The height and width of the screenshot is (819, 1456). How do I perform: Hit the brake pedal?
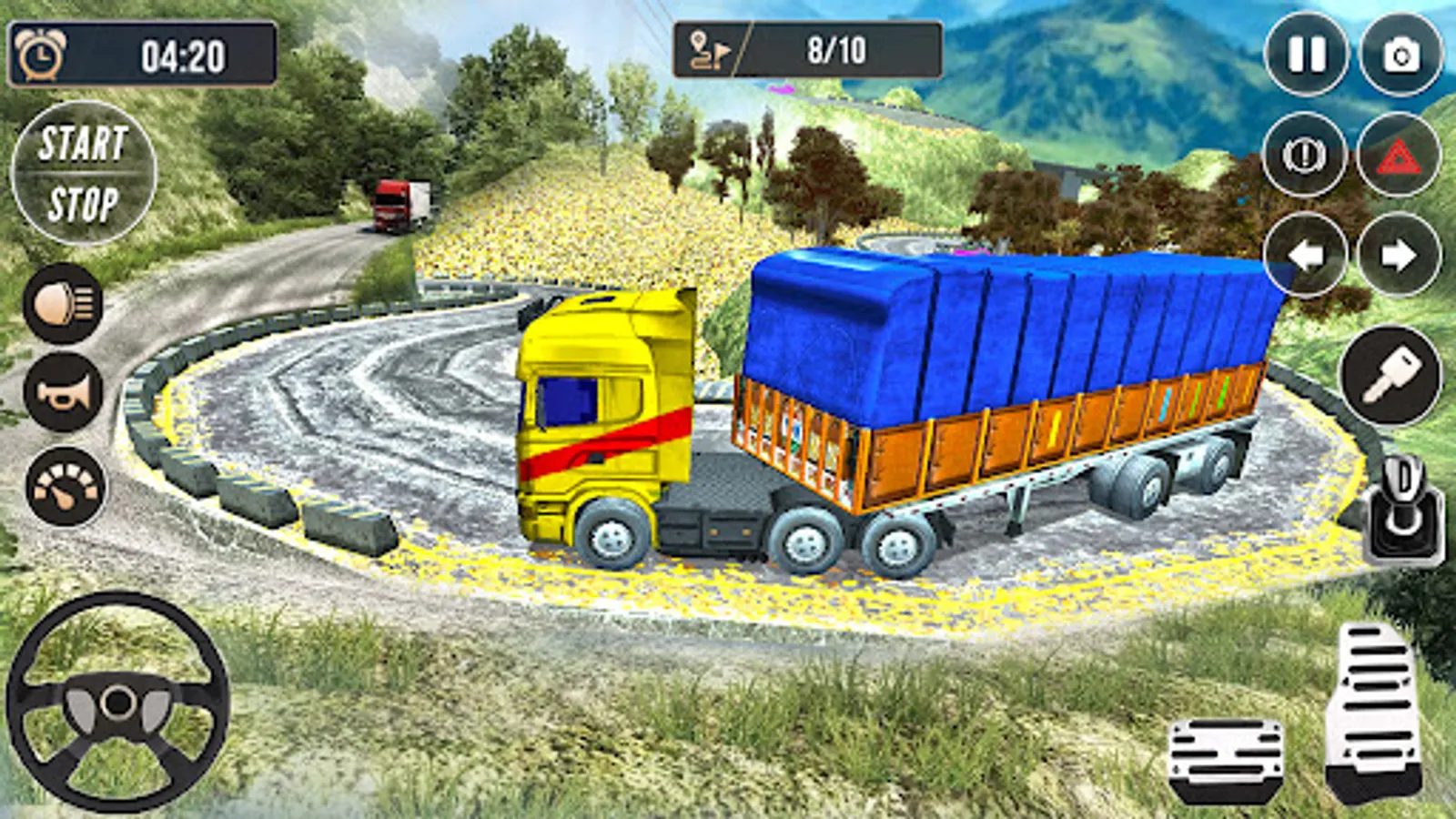click(x=1226, y=761)
